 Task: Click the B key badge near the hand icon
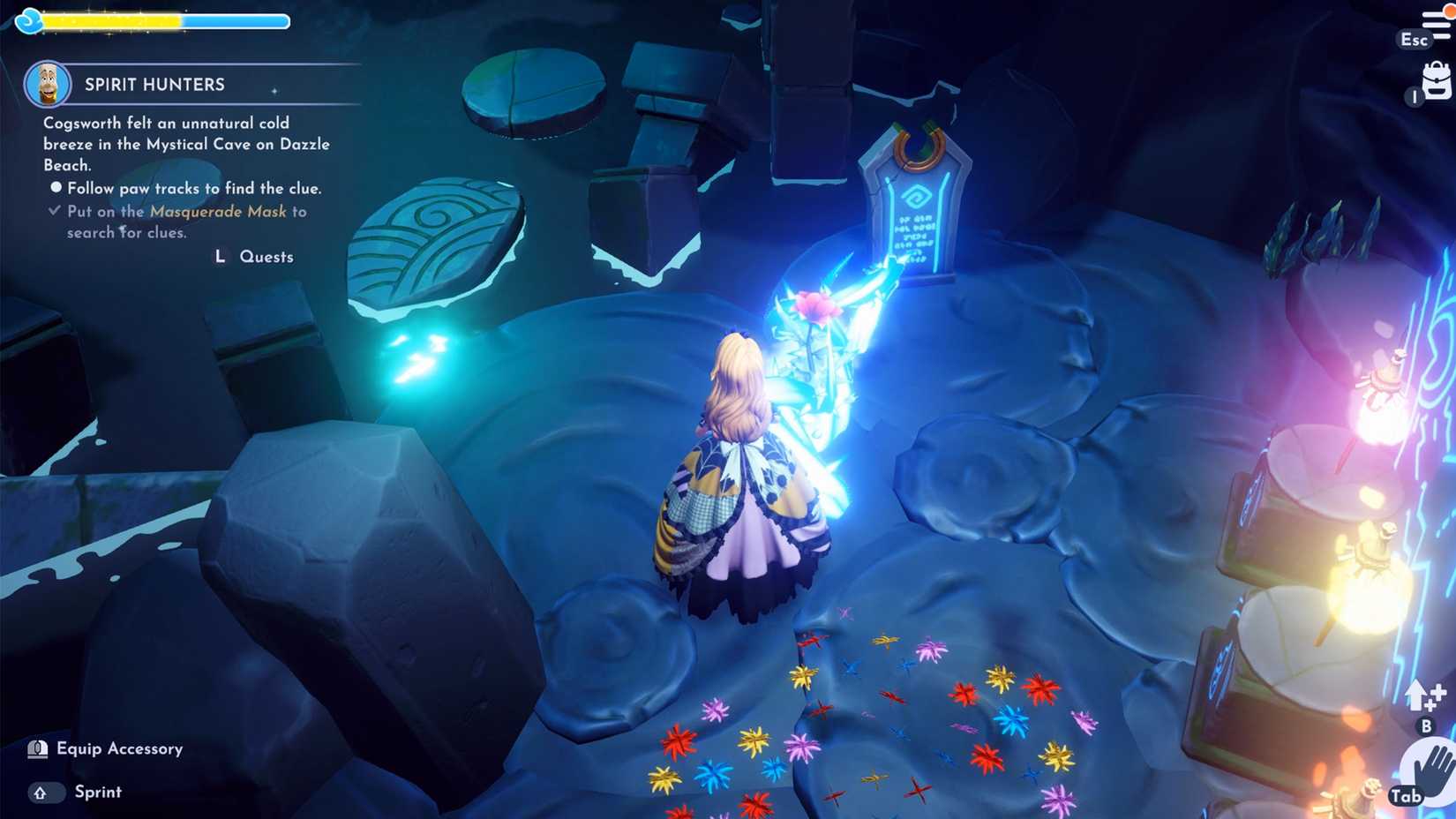point(1427,727)
